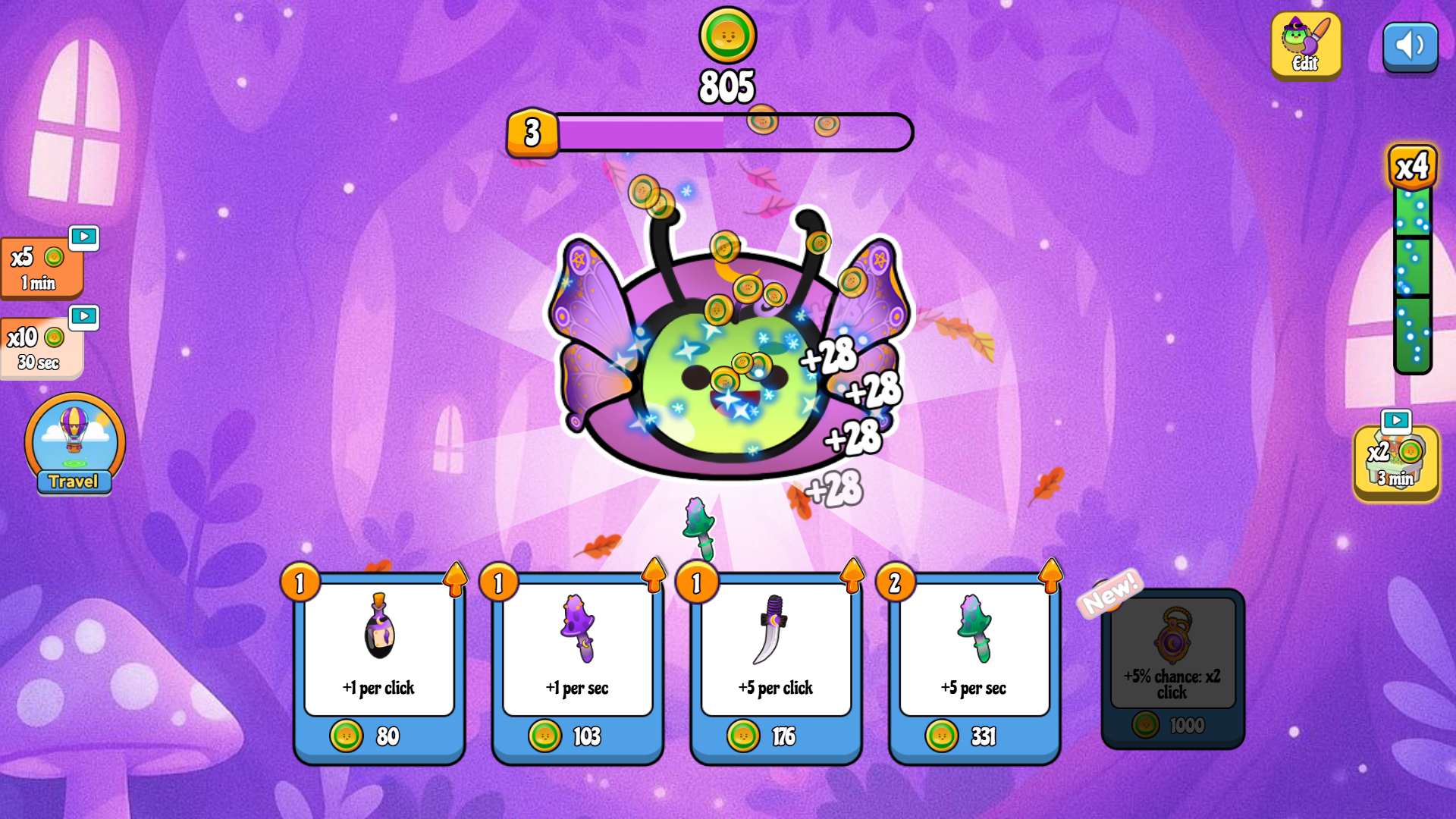Activate the x5 coins 1 min boost

[x=41, y=268]
